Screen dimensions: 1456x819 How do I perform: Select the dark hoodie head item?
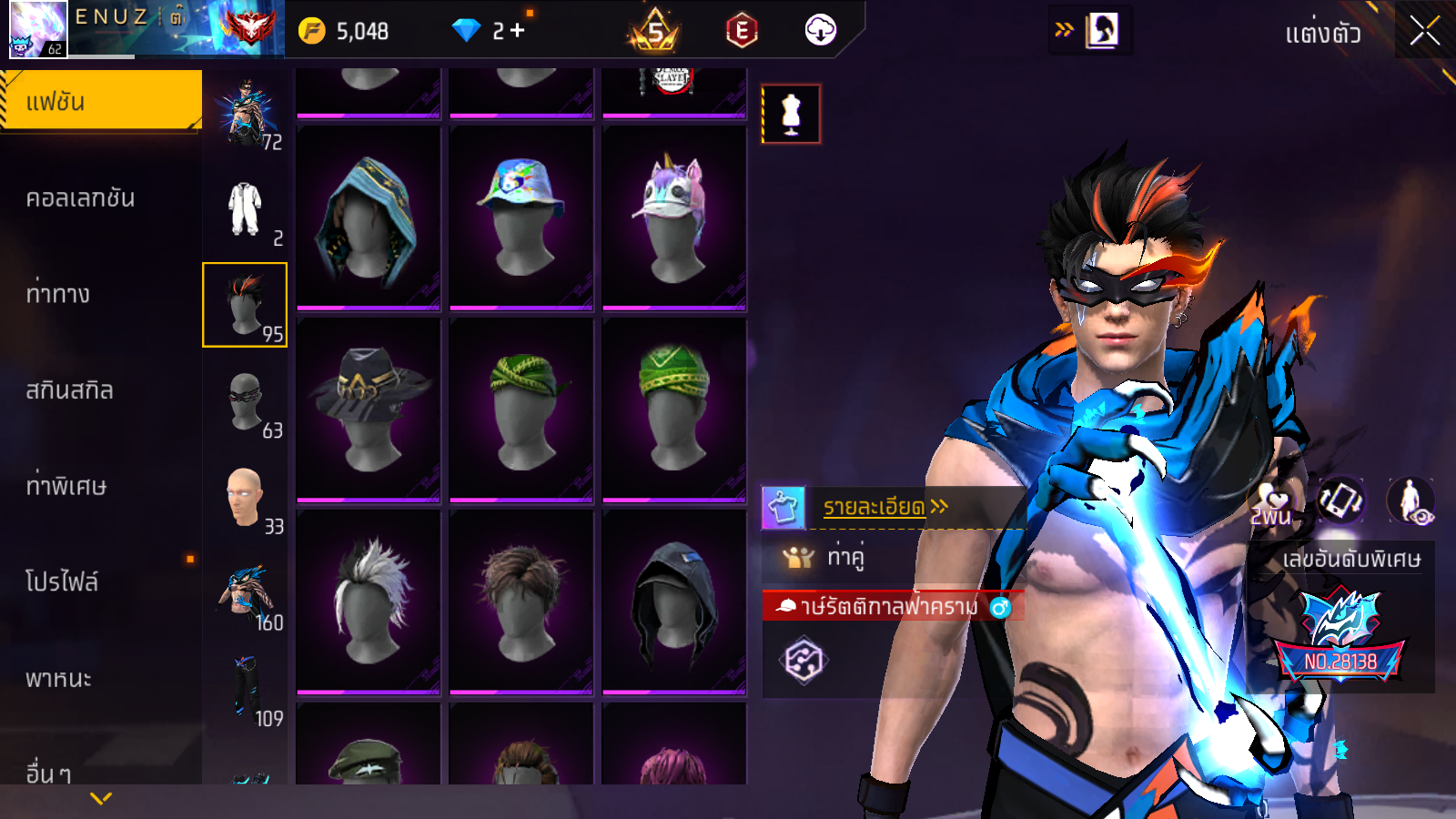coord(674,601)
